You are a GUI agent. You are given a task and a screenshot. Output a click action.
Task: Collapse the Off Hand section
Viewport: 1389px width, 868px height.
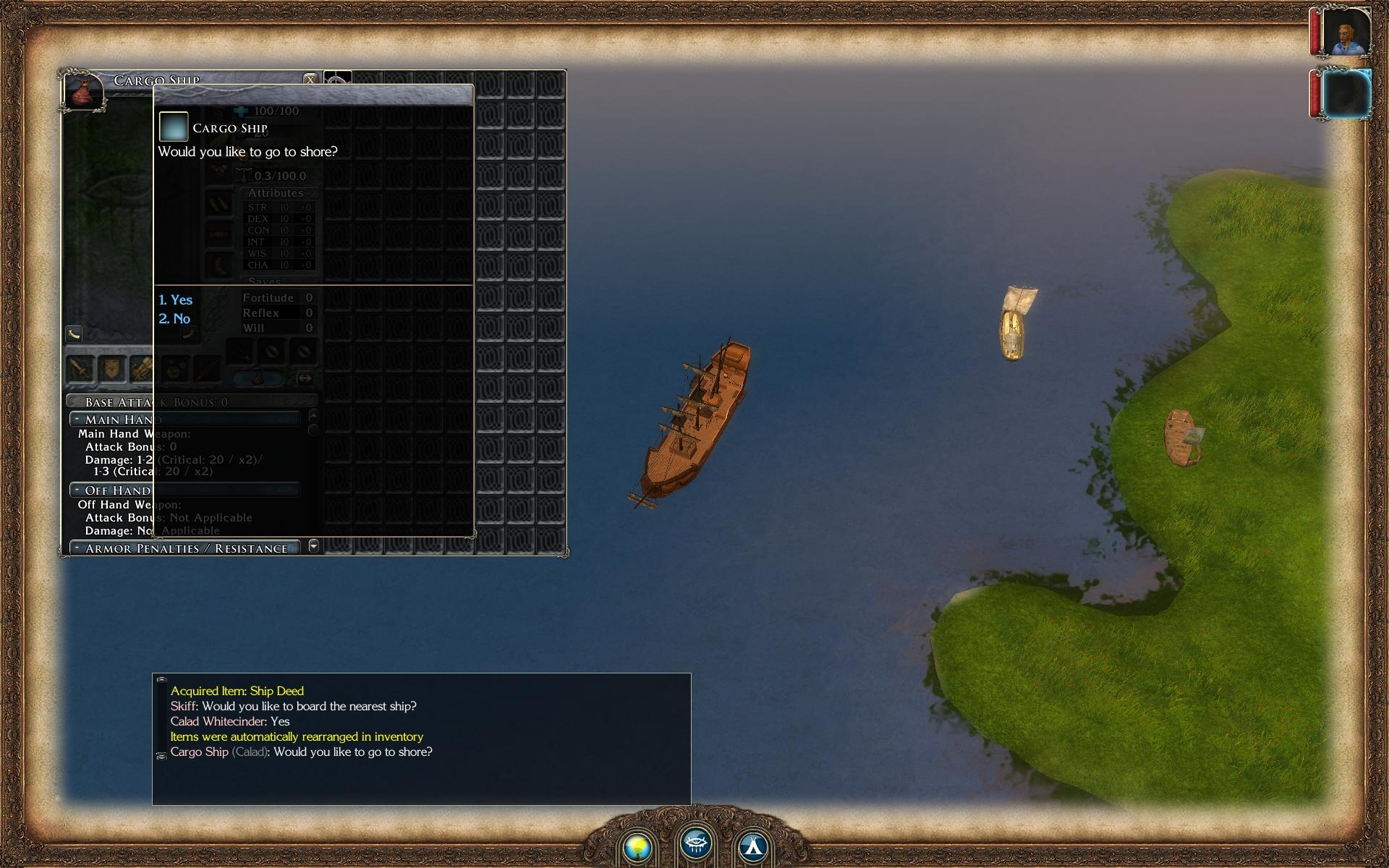(x=76, y=490)
